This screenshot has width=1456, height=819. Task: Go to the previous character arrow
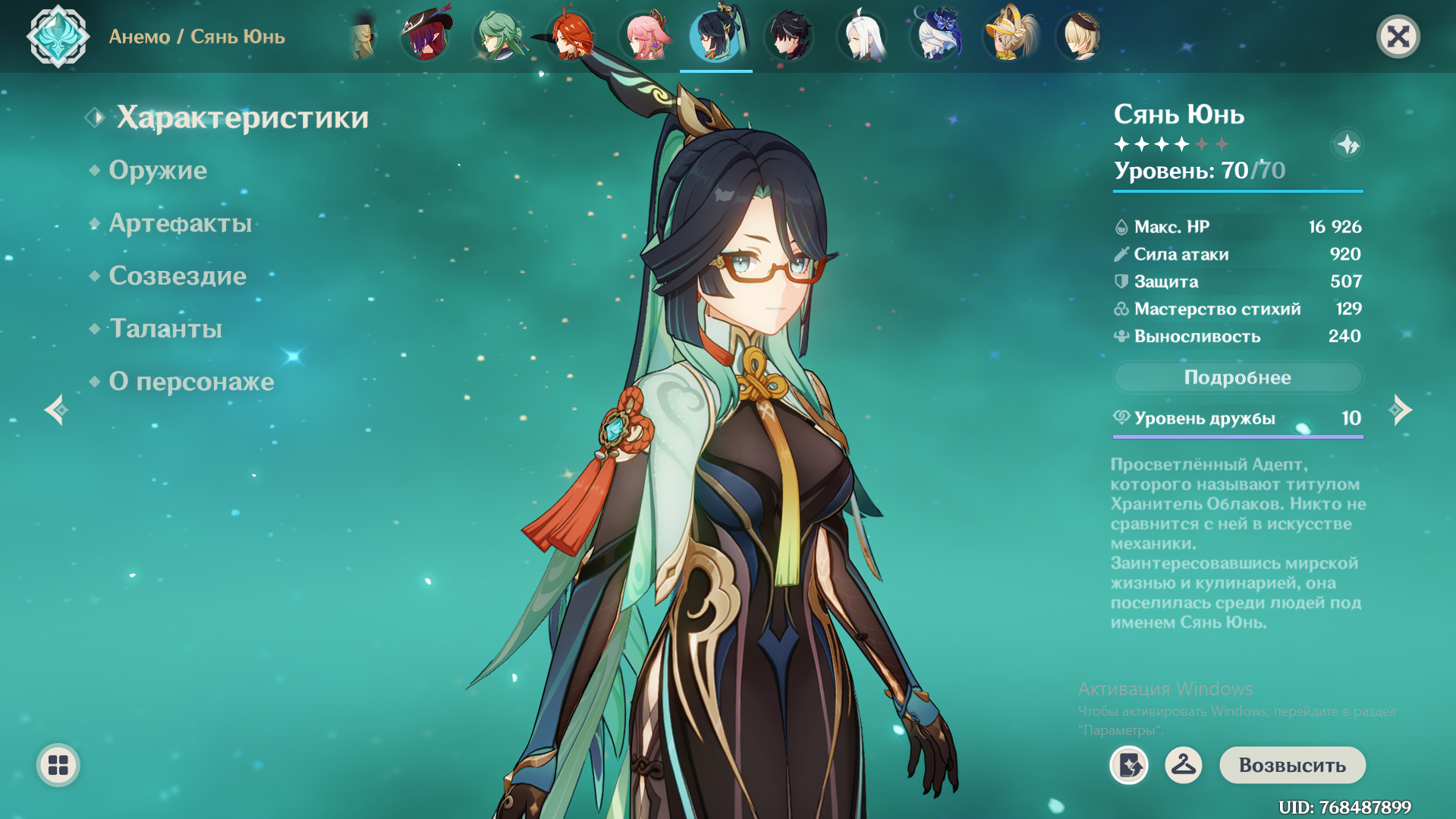click(55, 410)
